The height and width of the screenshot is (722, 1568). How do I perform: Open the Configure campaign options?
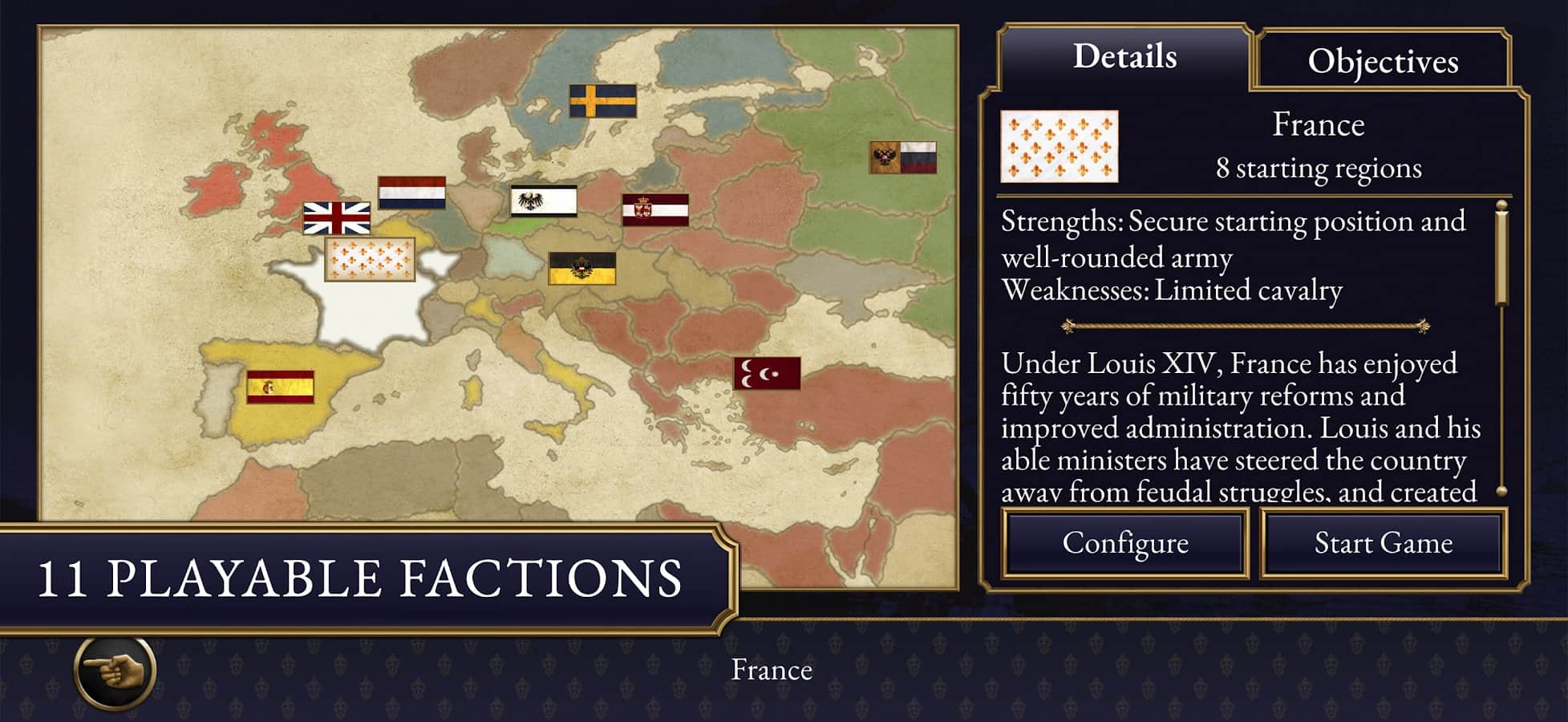[x=1124, y=543]
